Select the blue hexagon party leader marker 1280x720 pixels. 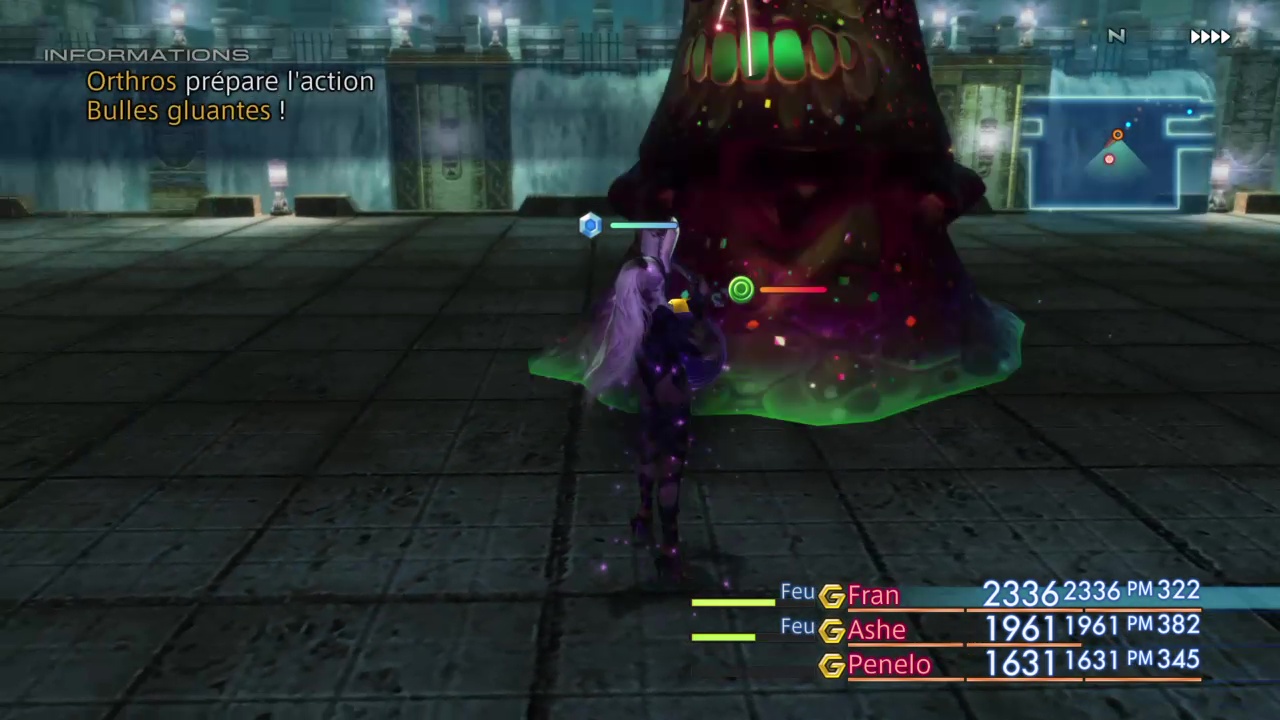click(x=590, y=225)
